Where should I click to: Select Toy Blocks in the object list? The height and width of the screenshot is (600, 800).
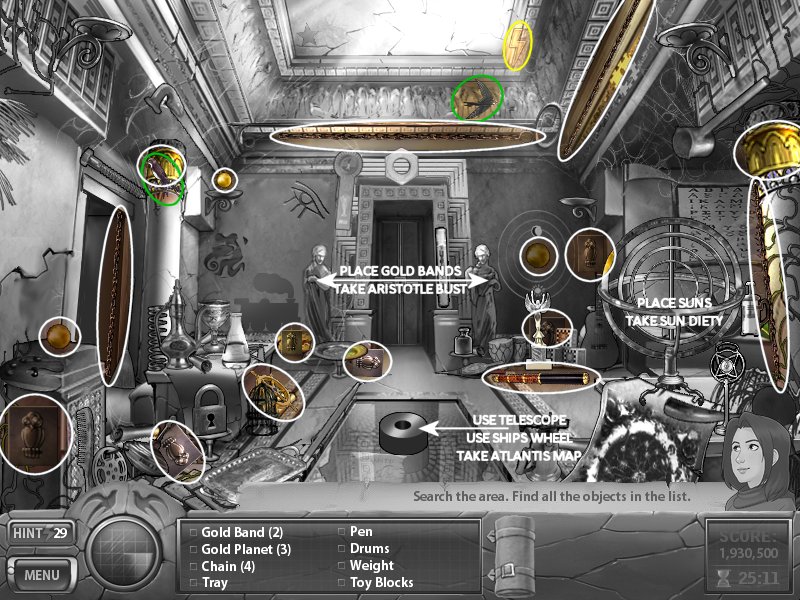[381, 582]
